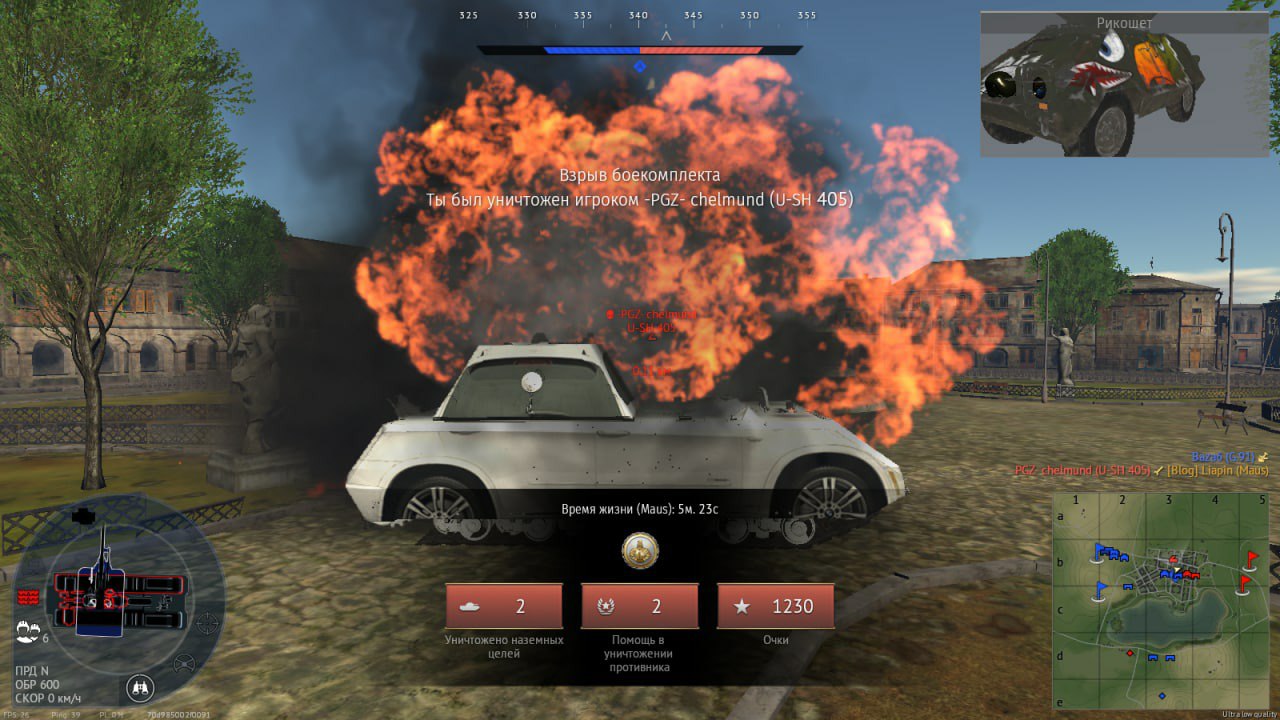Select the crew members icon
The height and width of the screenshot is (720, 1280).
(28, 631)
